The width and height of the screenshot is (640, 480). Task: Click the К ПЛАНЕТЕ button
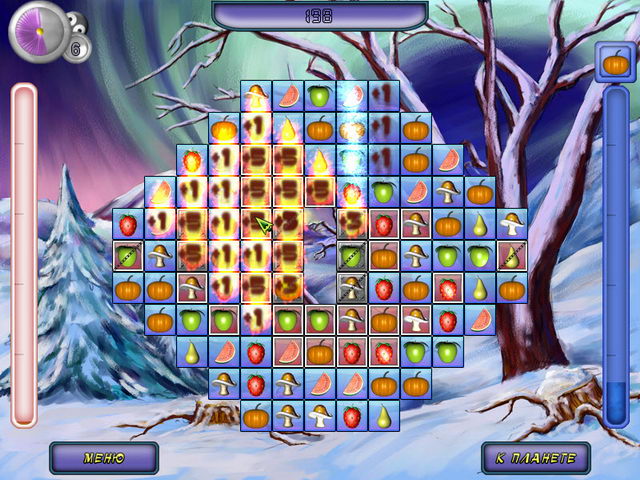pos(535,458)
